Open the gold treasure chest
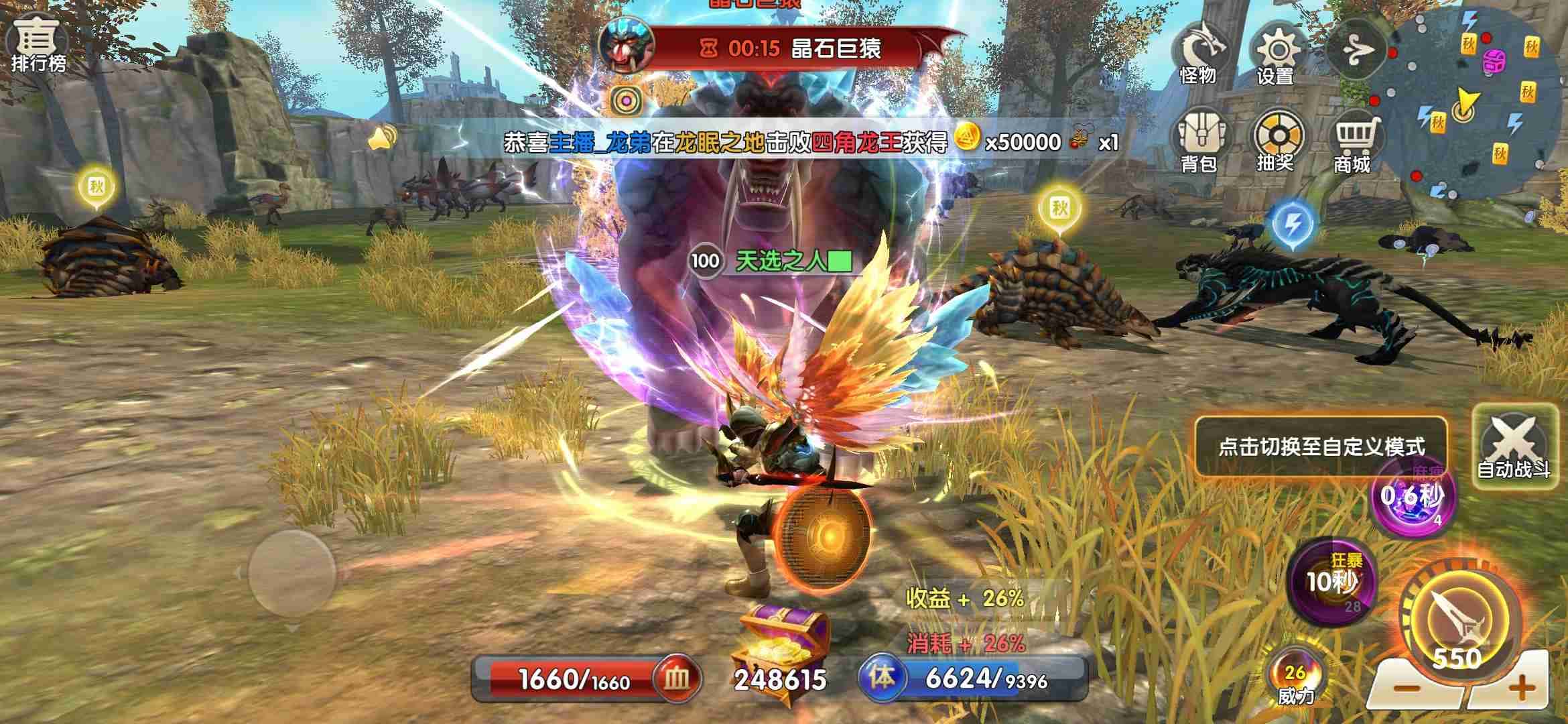Screen dimensions: 1568x724 (781, 648)
